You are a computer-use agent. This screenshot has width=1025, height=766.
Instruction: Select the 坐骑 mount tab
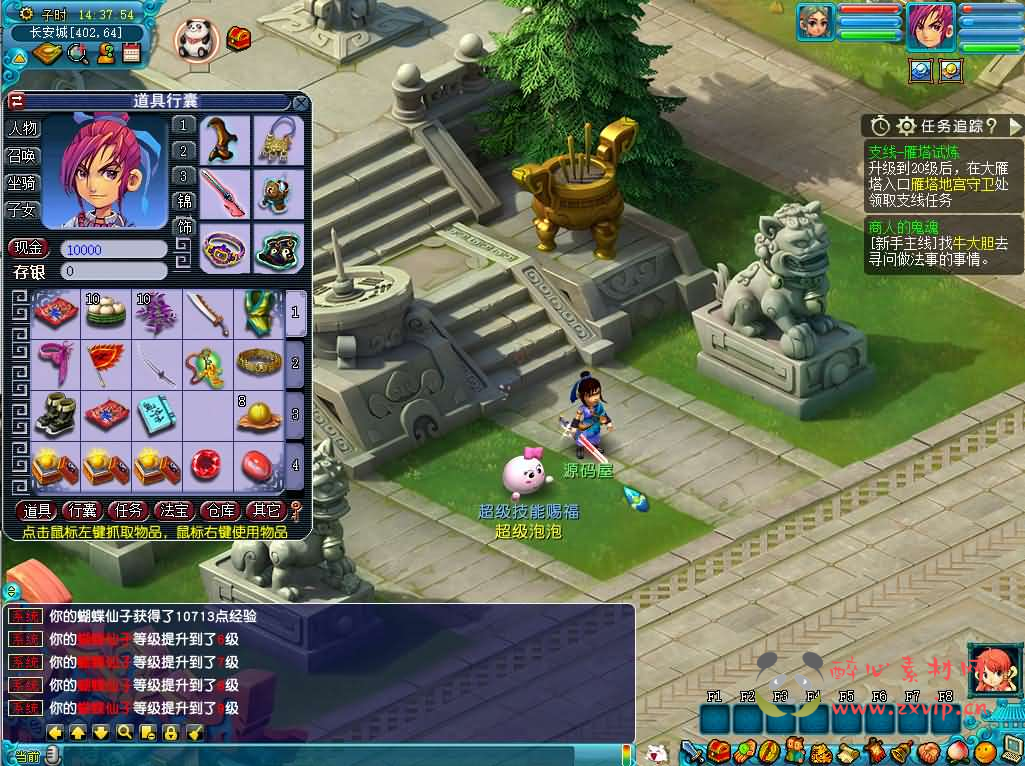tap(22, 183)
